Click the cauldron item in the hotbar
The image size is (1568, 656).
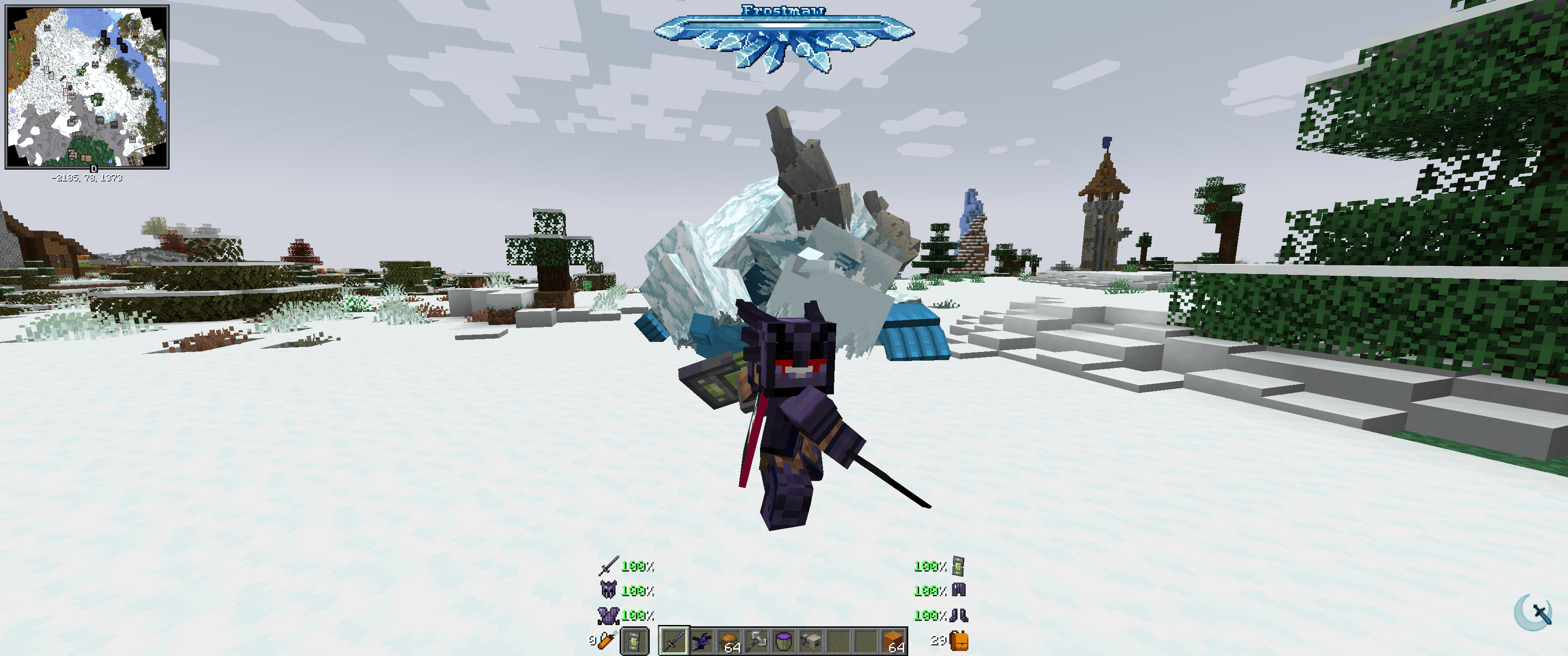pyautogui.click(x=784, y=642)
